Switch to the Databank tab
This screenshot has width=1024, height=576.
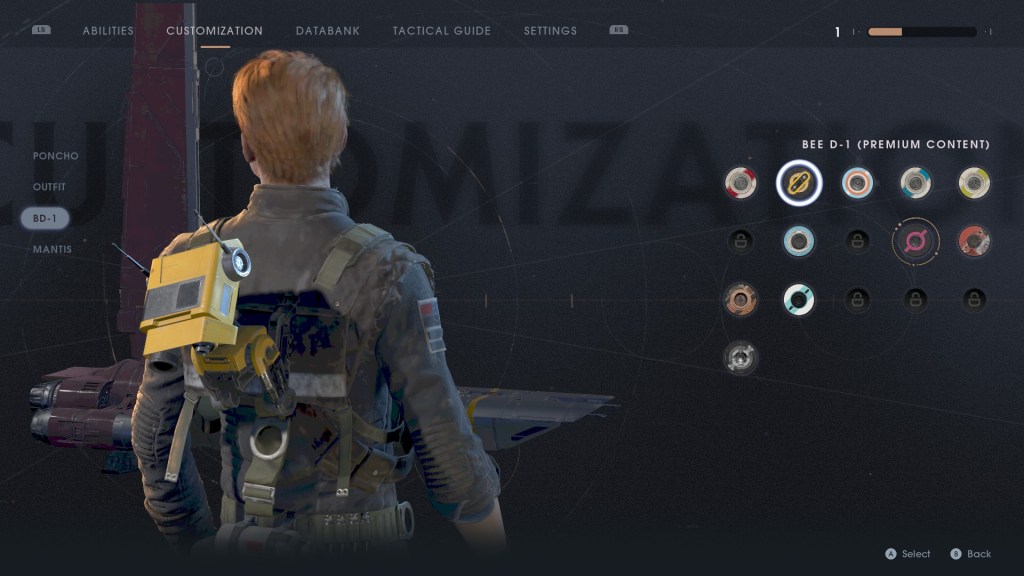pyautogui.click(x=327, y=31)
